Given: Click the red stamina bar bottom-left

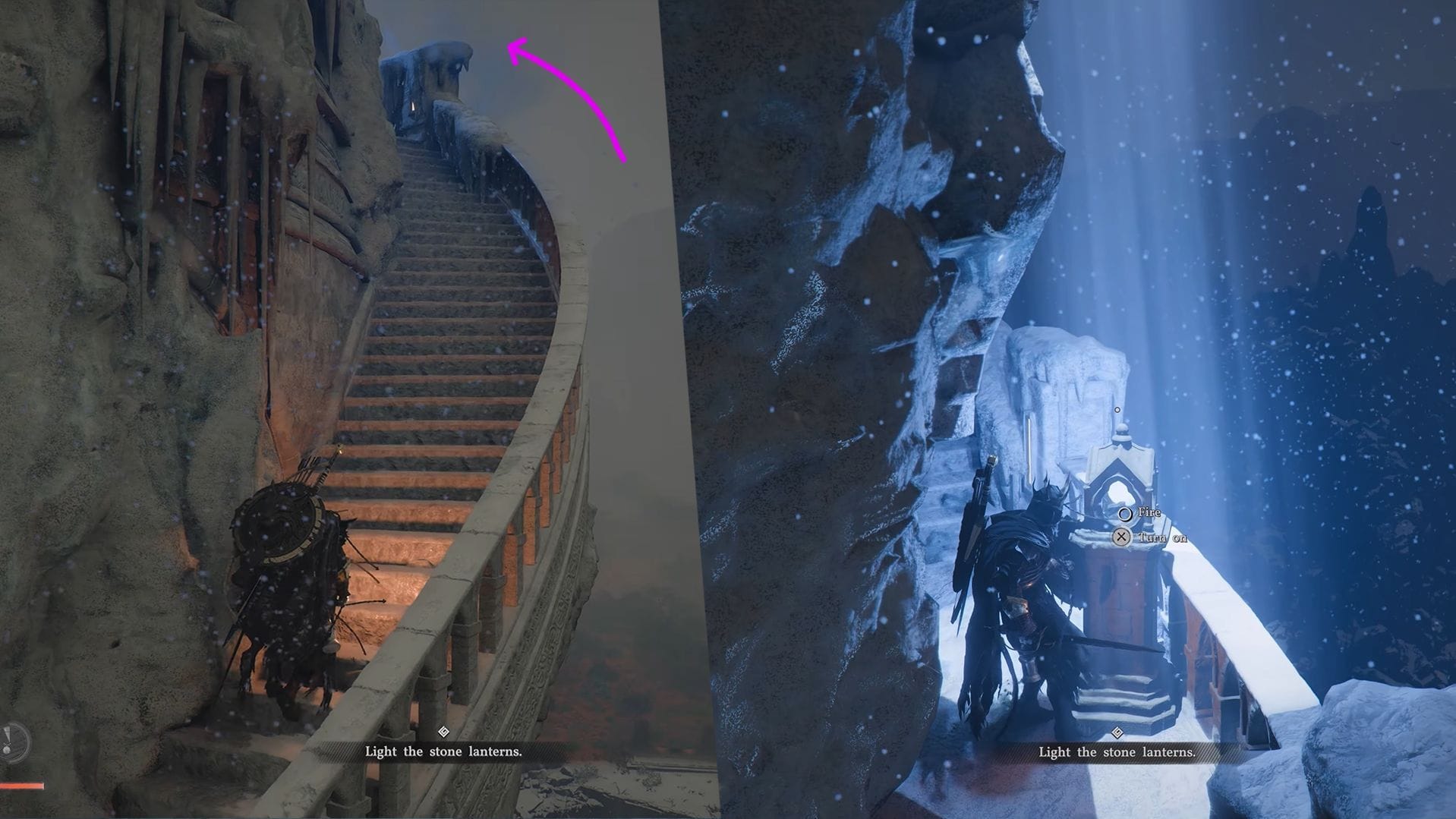Looking at the screenshot, I should (x=21, y=786).
